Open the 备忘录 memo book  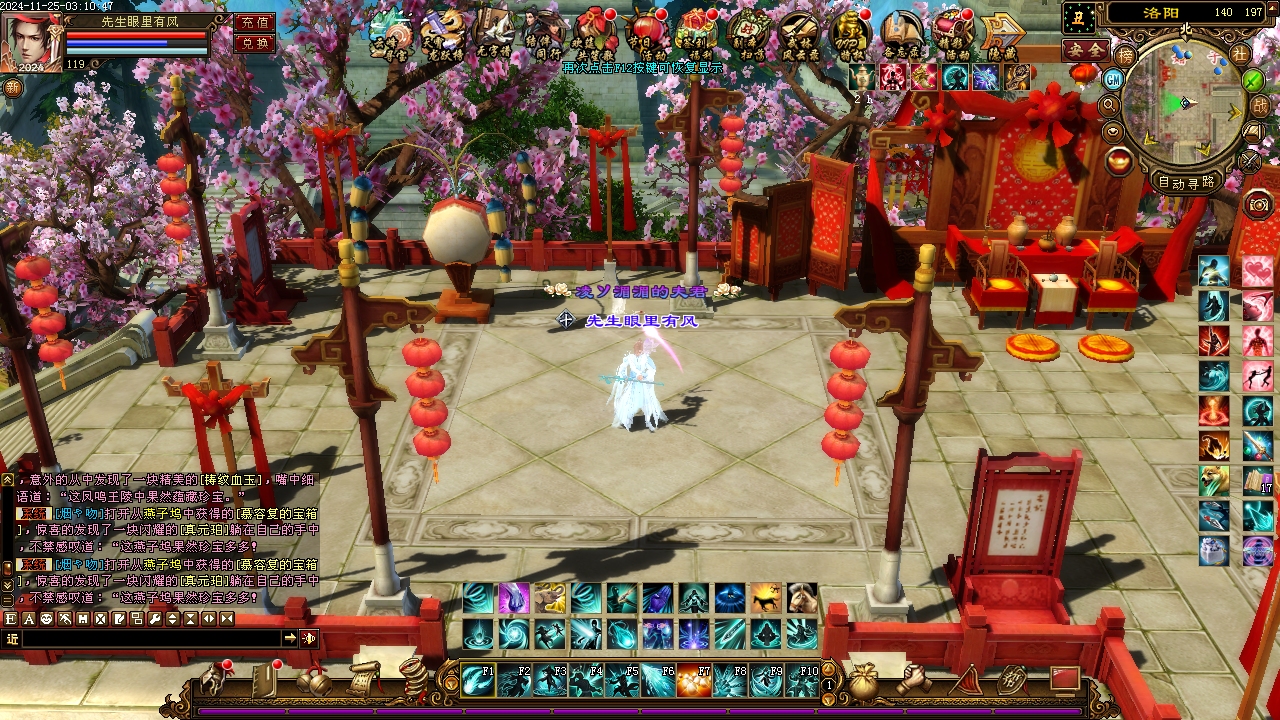click(902, 34)
